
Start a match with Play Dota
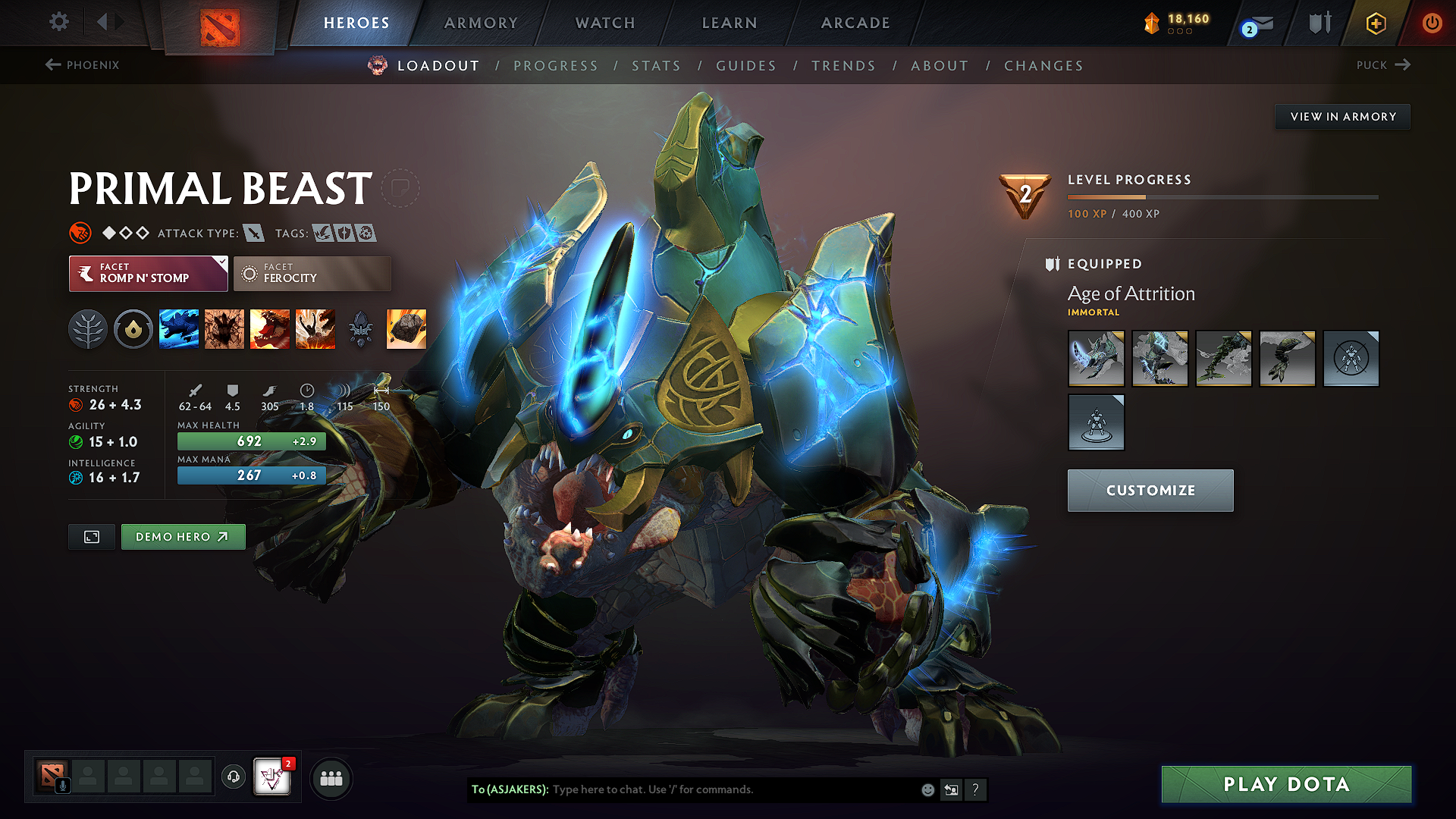coord(1286,784)
